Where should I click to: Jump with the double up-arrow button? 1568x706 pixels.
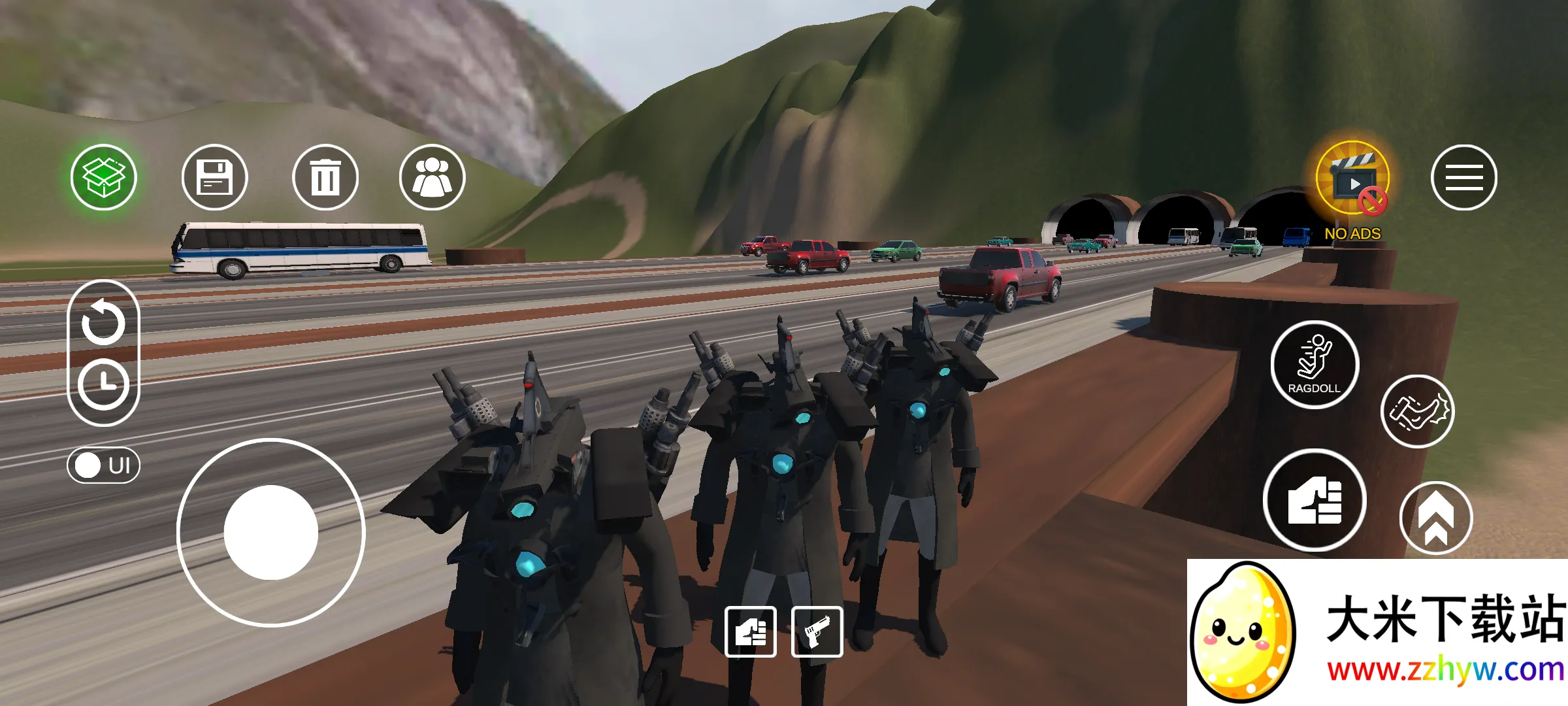[1435, 518]
